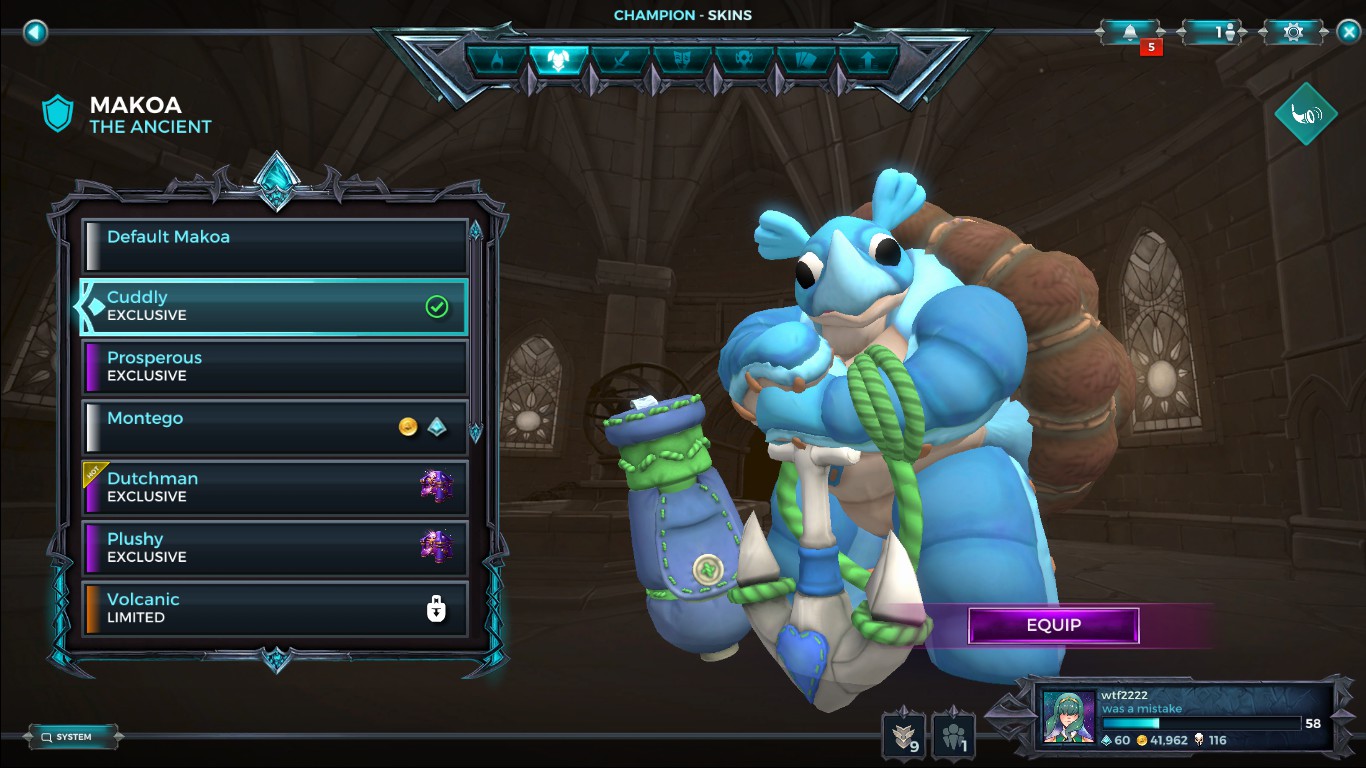Image resolution: width=1366 pixels, height=768 pixels.
Task: Select the Montego skin row
Action: tap(274, 427)
